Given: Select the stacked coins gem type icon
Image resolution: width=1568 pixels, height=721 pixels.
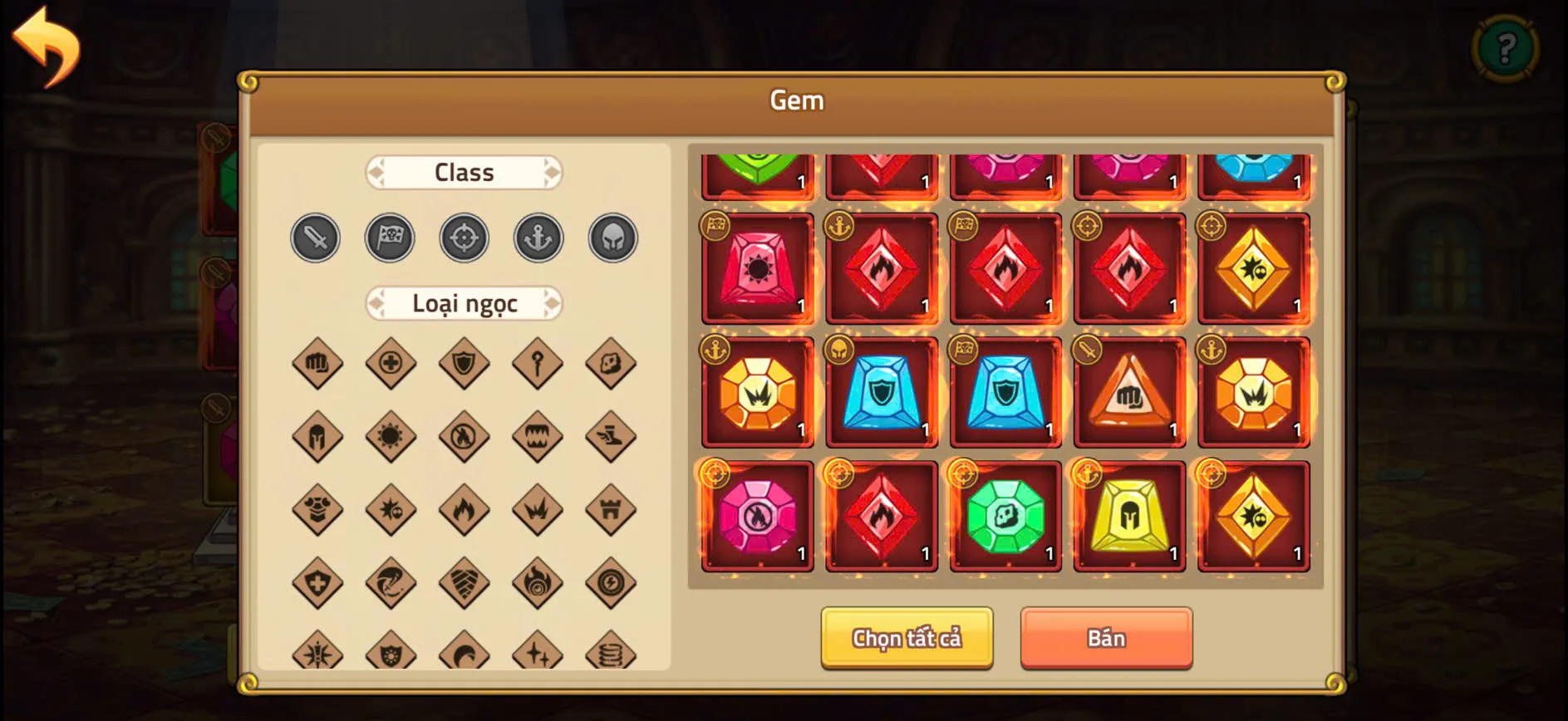Looking at the screenshot, I should pyautogui.click(x=612, y=655).
